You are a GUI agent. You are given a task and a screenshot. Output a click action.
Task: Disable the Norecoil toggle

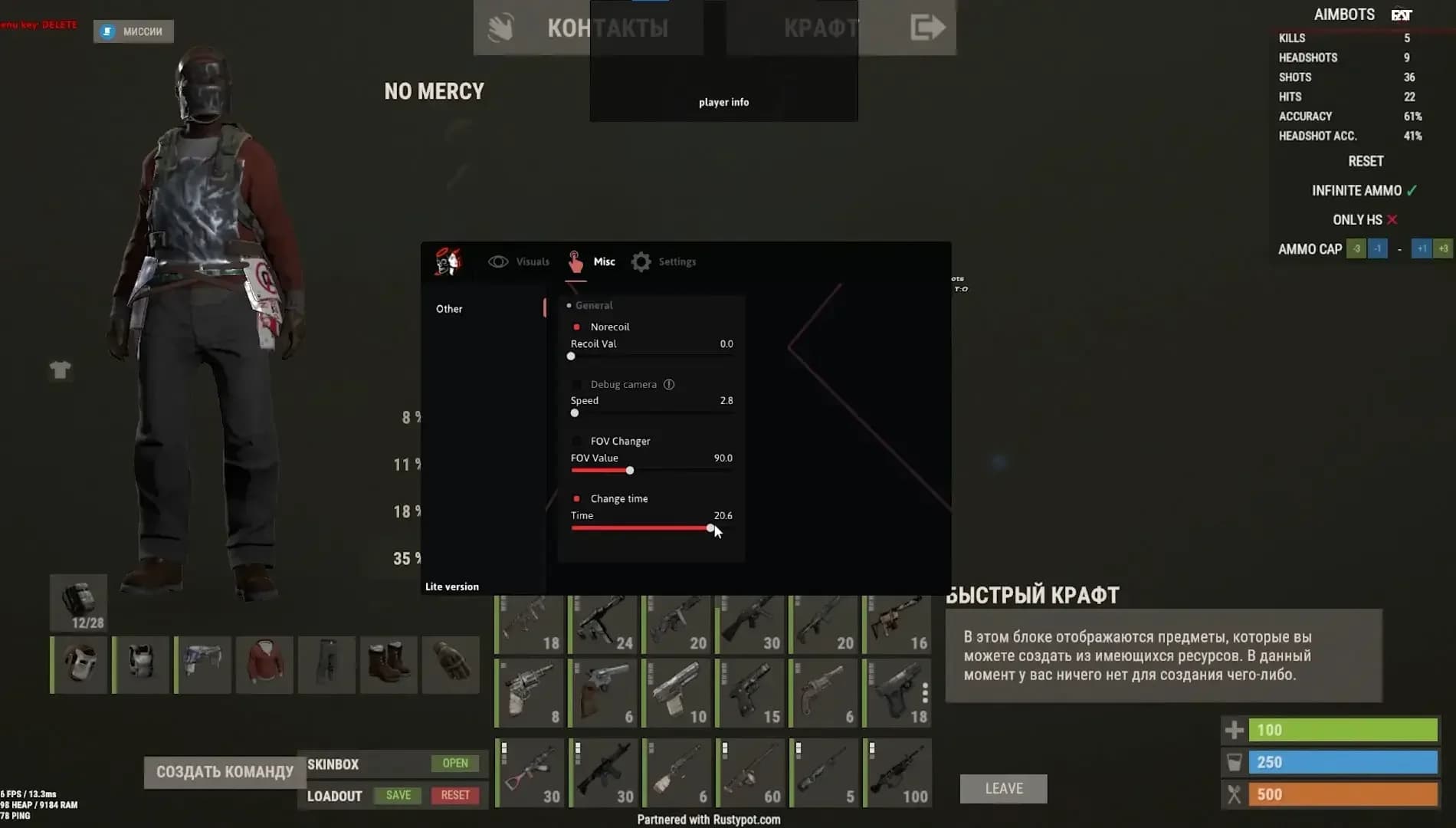coord(577,326)
